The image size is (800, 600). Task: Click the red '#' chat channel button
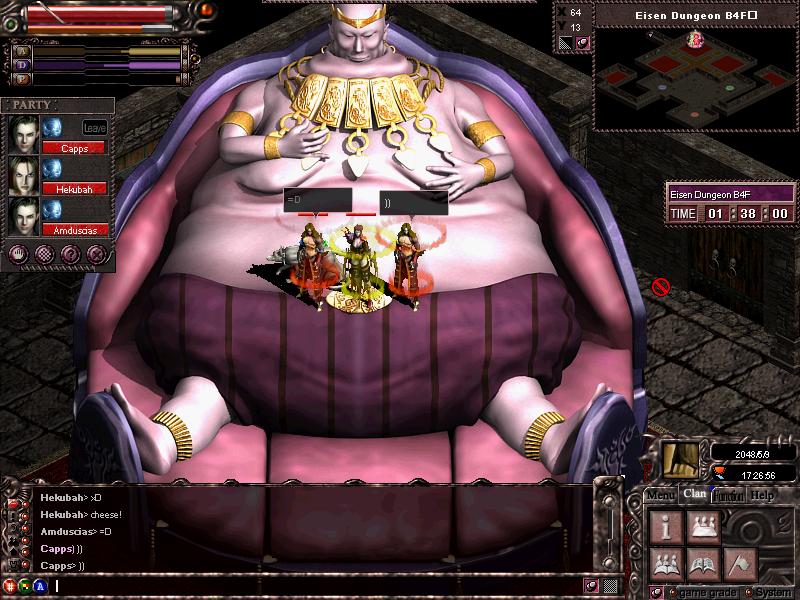point(12,586)
